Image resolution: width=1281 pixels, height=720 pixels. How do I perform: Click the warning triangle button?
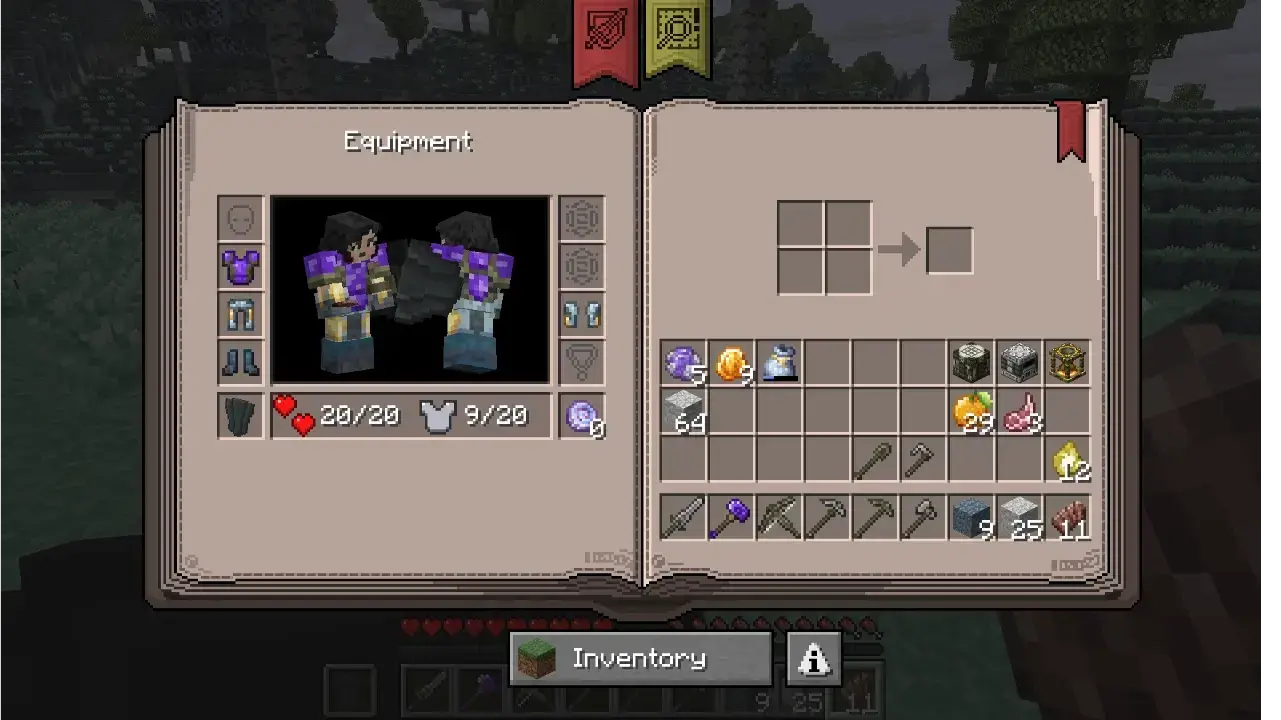pyautogui.click(x=814, y=658)
